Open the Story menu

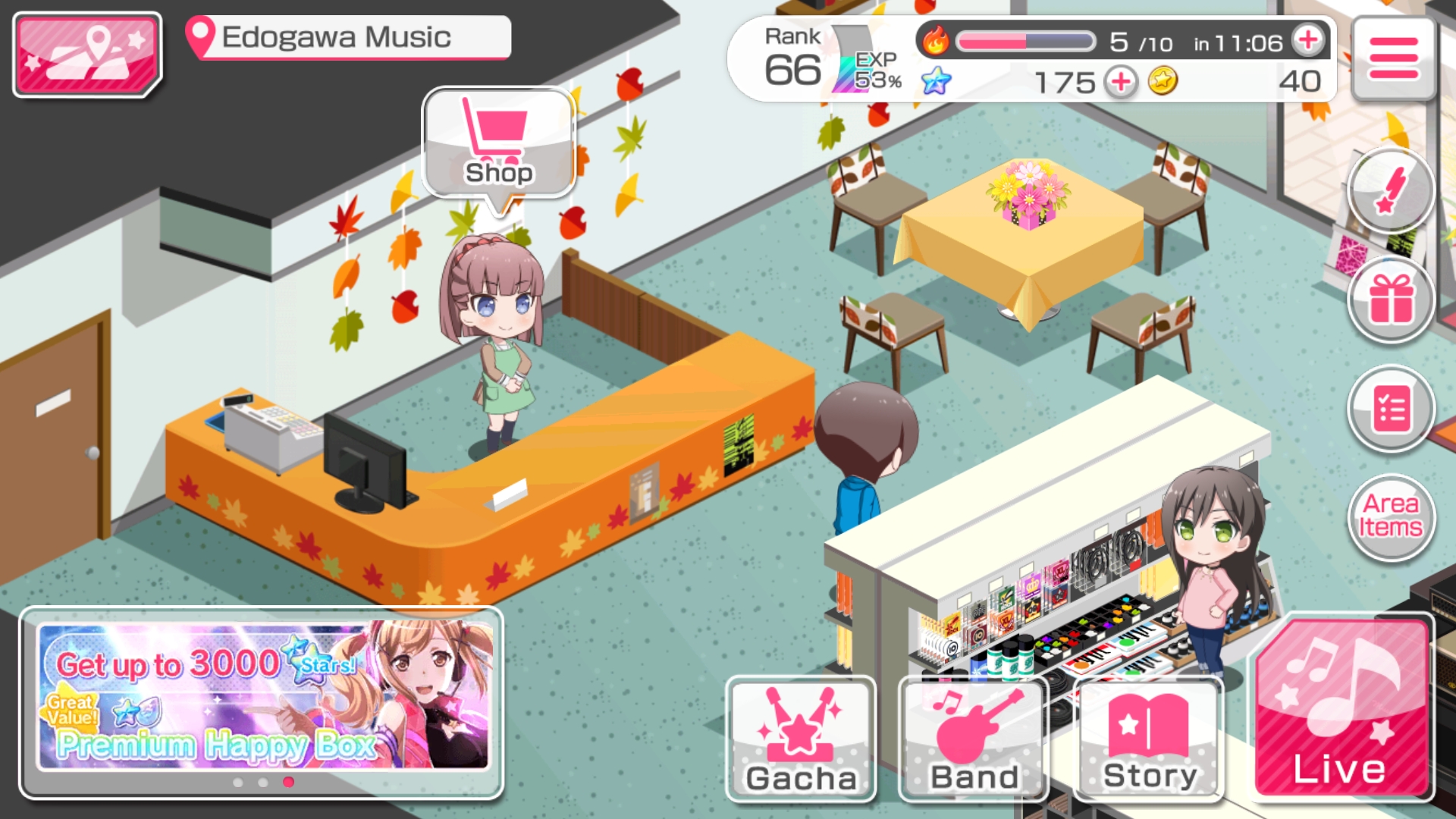1149,739
